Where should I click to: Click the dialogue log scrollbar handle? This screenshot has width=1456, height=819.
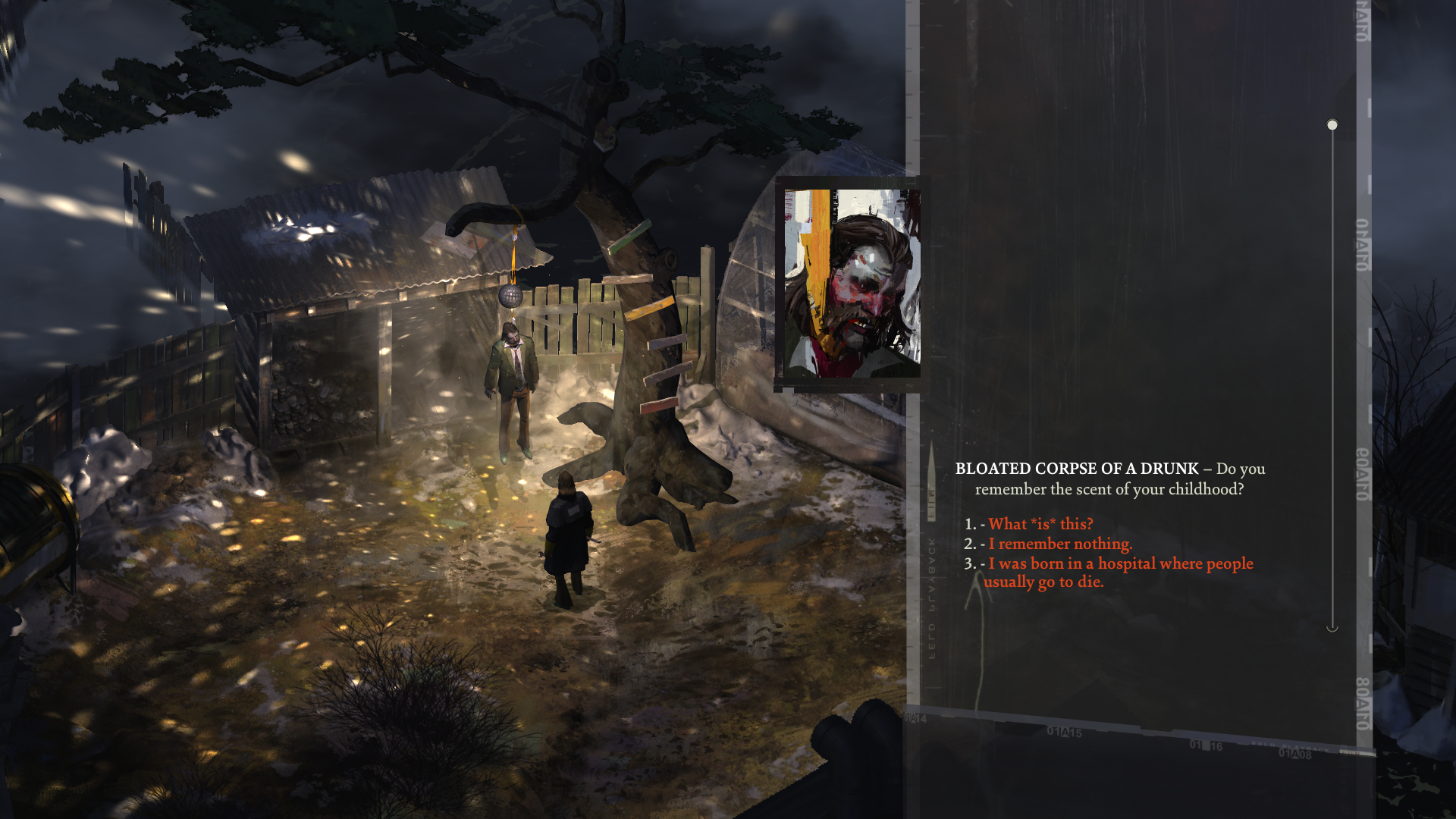1332,125
